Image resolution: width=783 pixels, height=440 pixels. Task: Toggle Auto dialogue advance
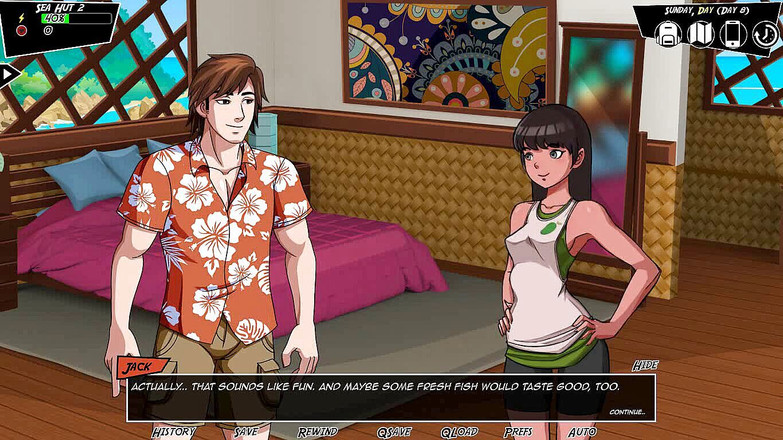pyautogui.click(x=582, y=432)
